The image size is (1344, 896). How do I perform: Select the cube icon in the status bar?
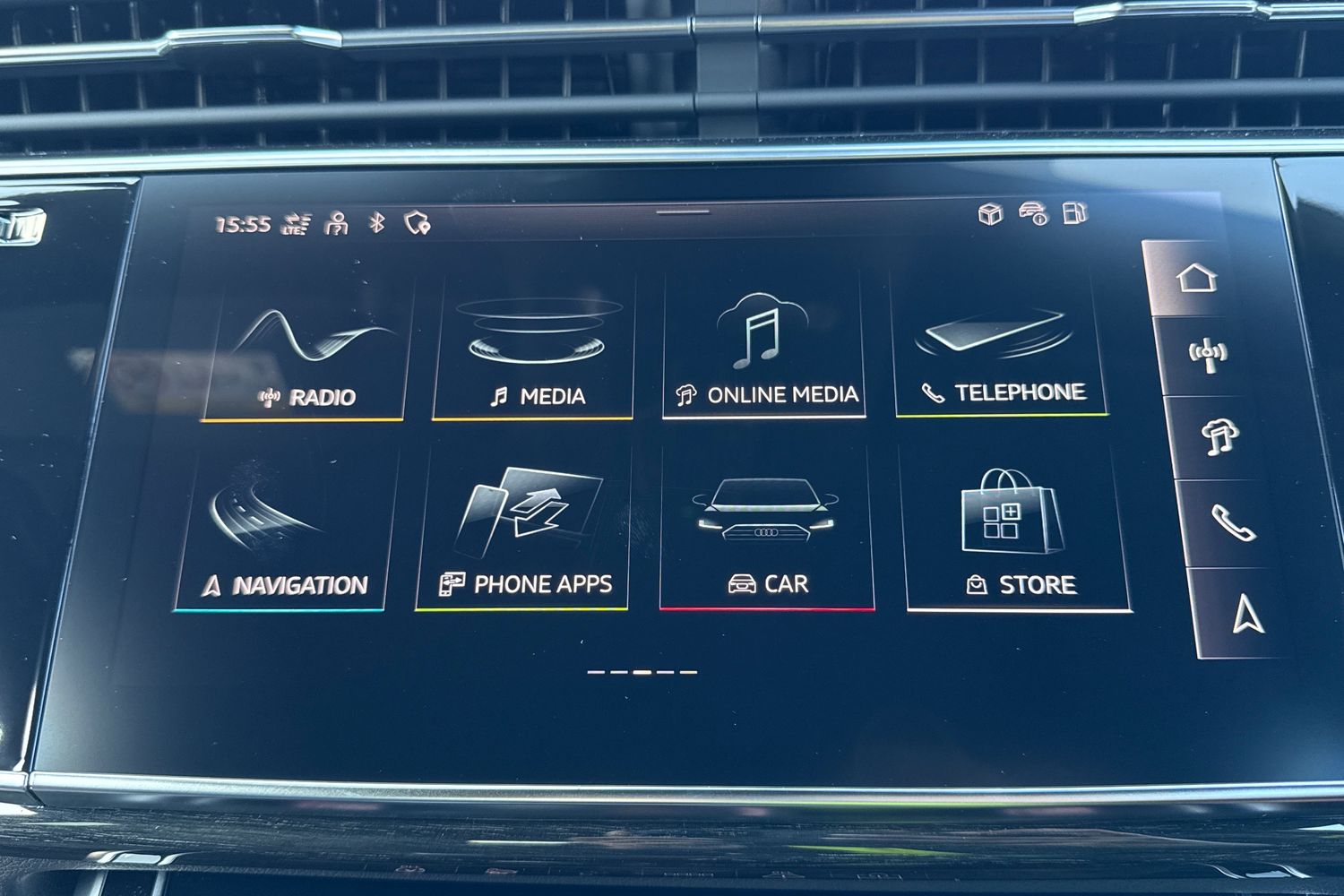[x=990, y=213]
